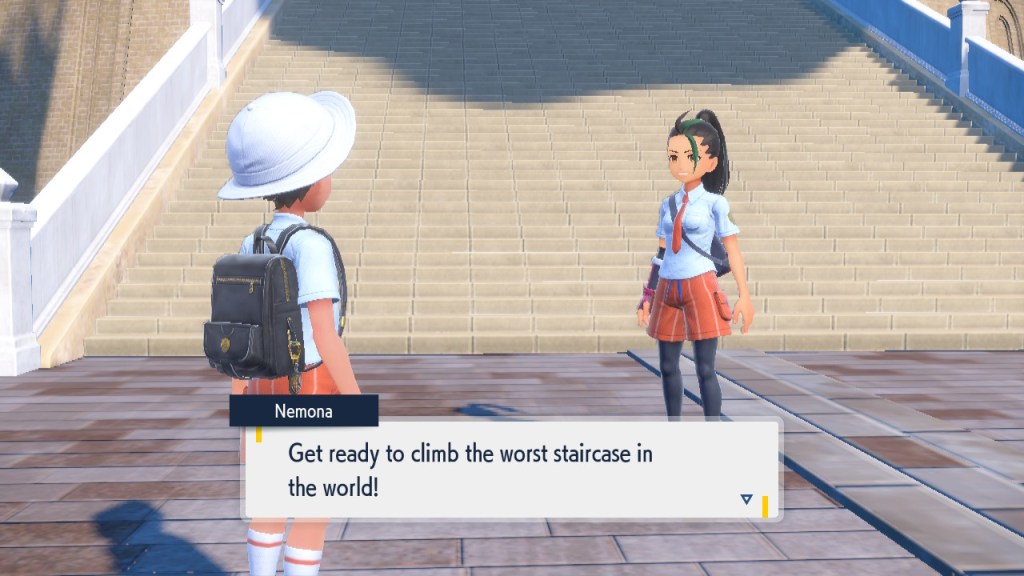The image size is (1024, 576).
Task: Advance Nemona's dialogue with the blue arrow
Action: [x=746, y=499]
